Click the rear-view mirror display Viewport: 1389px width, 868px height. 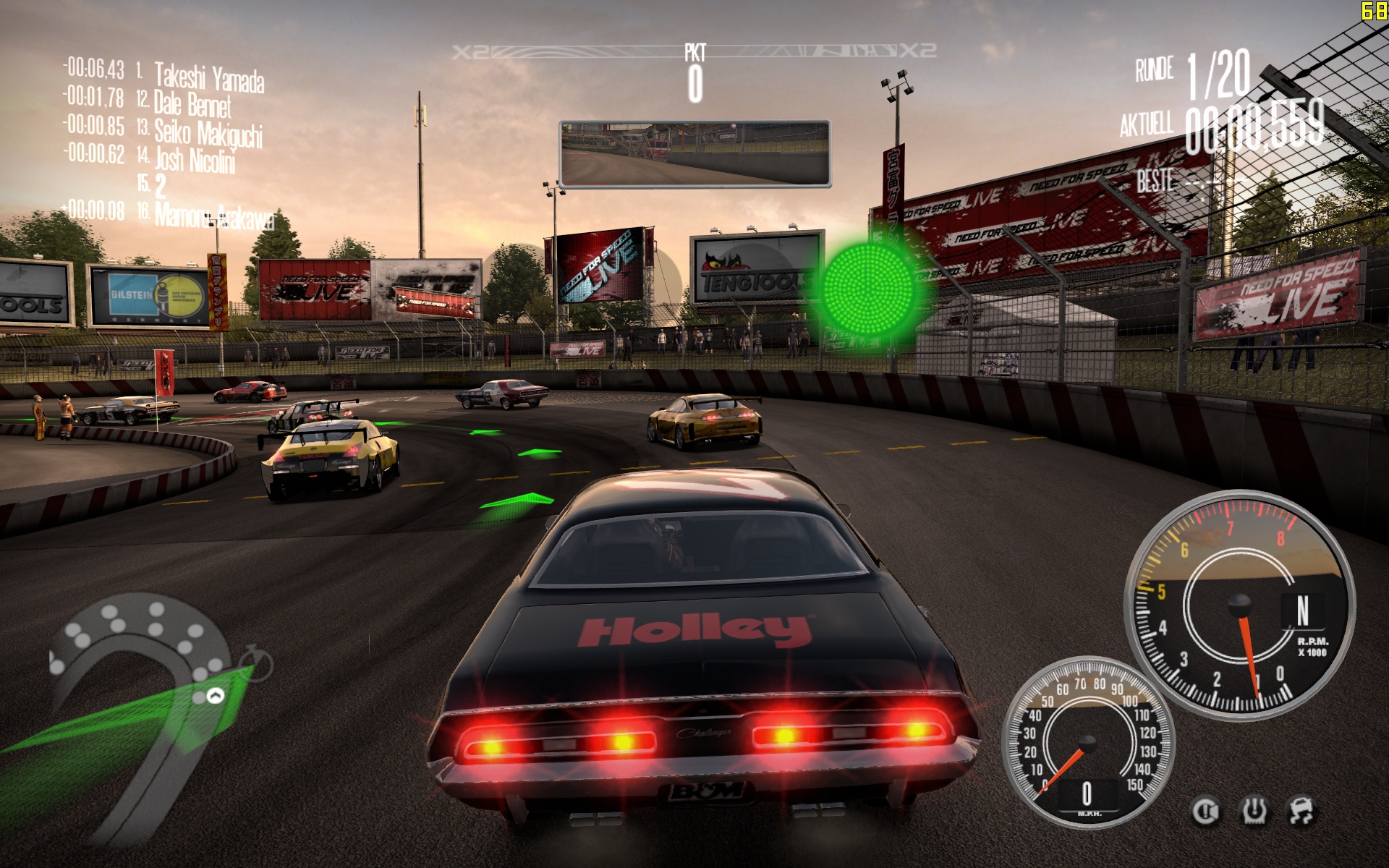point(694,154)
